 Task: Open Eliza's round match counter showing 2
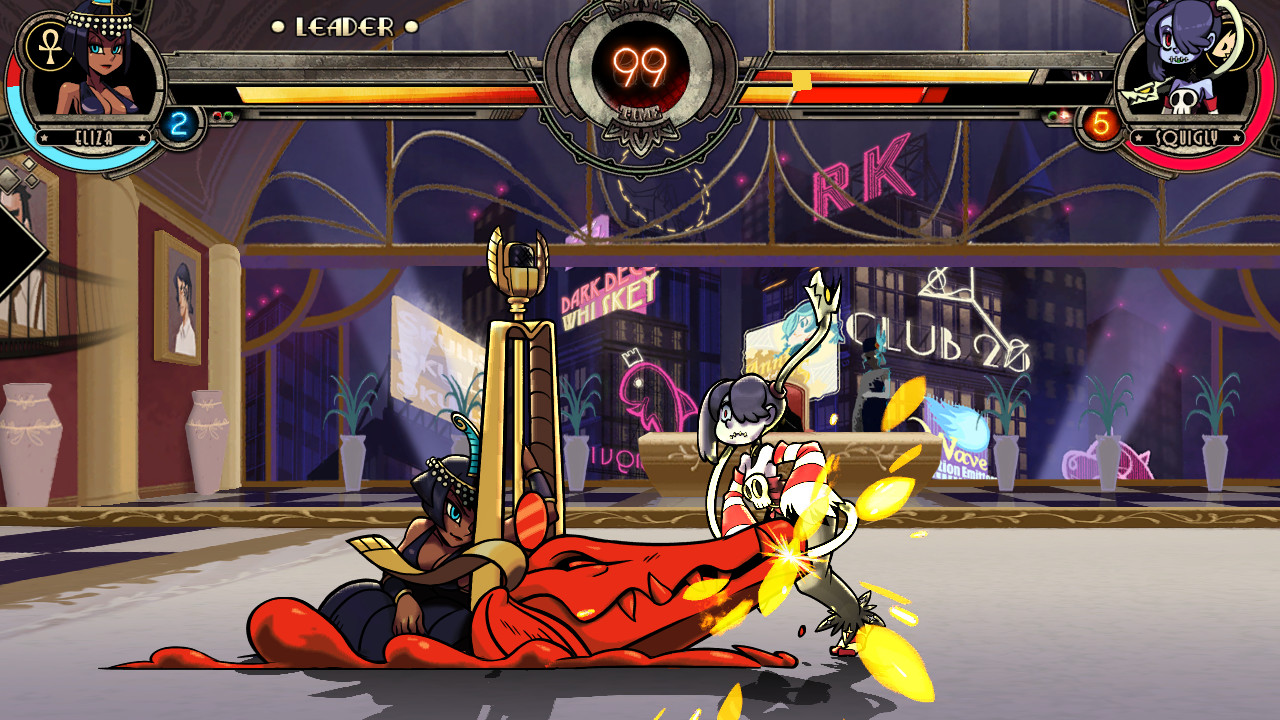pos(179,123)
